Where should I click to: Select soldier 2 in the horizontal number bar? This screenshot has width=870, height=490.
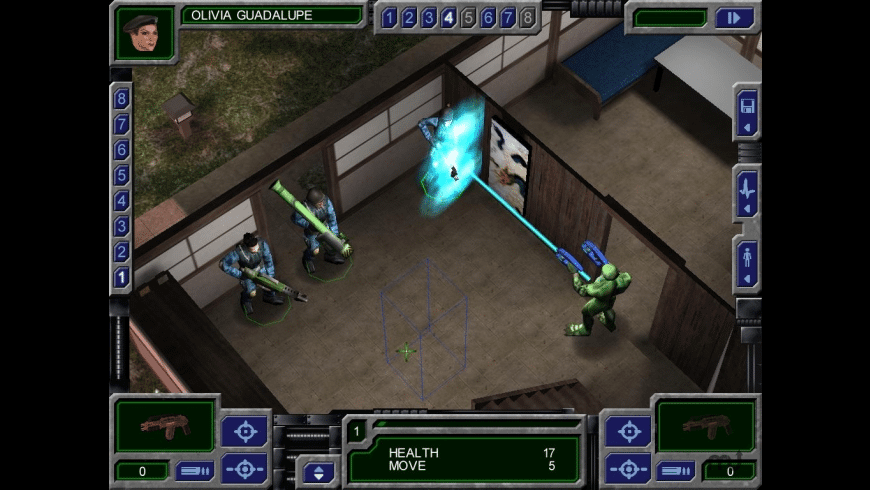click(408, 17)
